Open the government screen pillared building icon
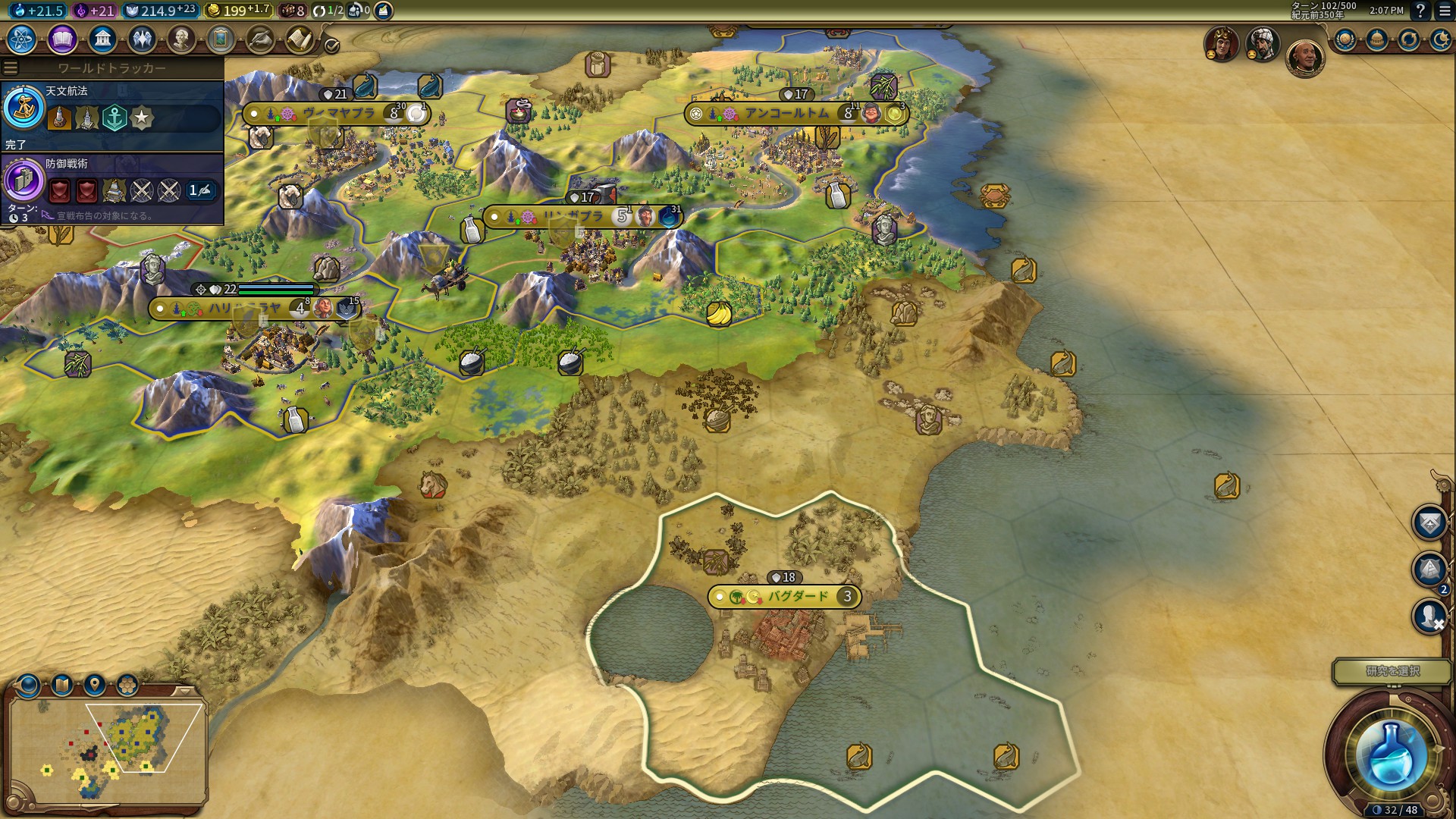Image resolution: width=1456 pixels, height=819 pixels. point(102,39)
